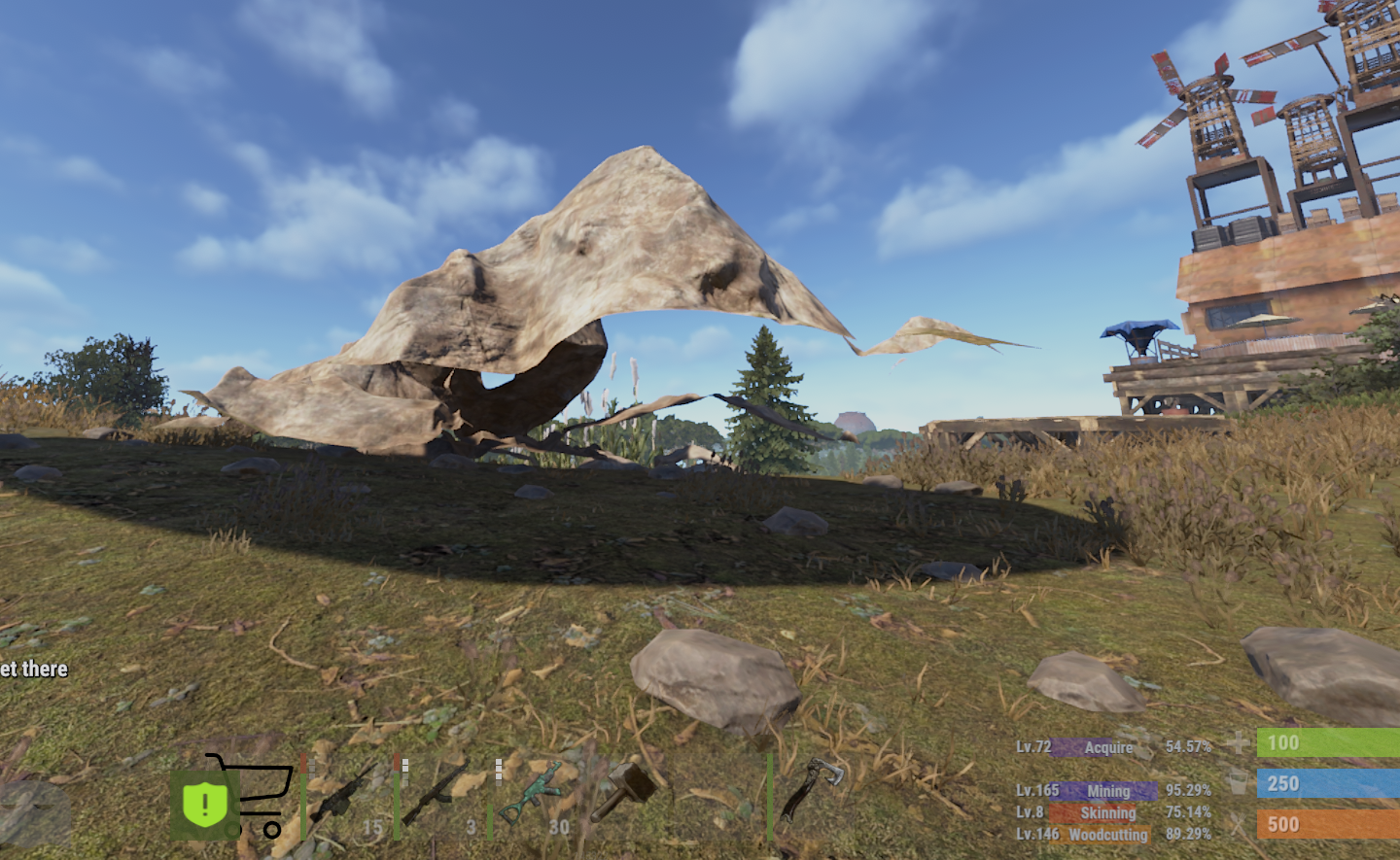
Task: Click the Skinning 75.14% label
Action: pyautogui.click(x=1187, y=813)
